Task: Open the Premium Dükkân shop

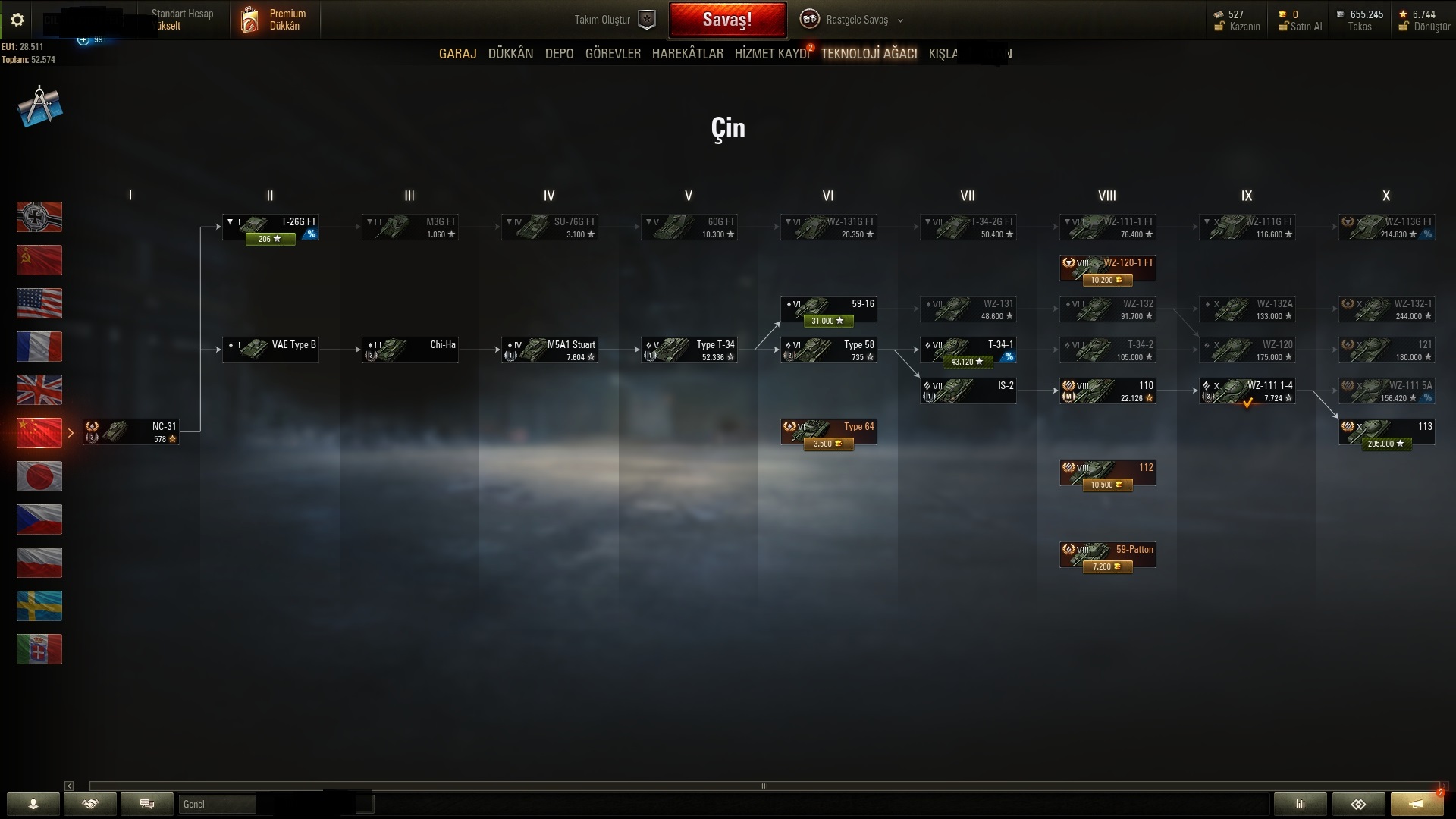Action: tap(275, 20)
